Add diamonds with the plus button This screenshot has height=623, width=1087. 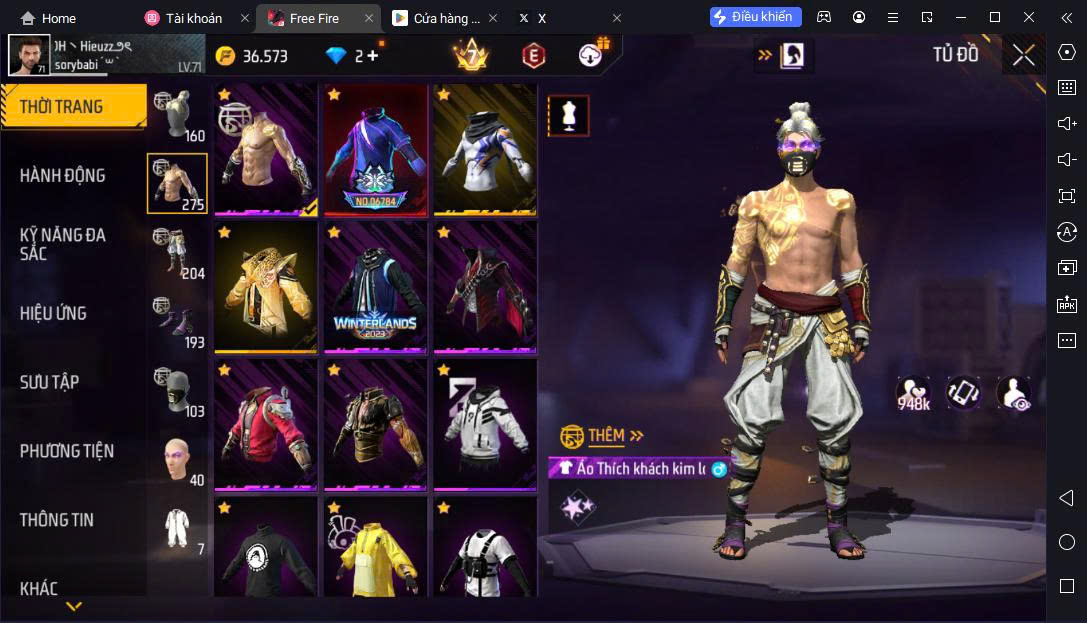point(373,56)
